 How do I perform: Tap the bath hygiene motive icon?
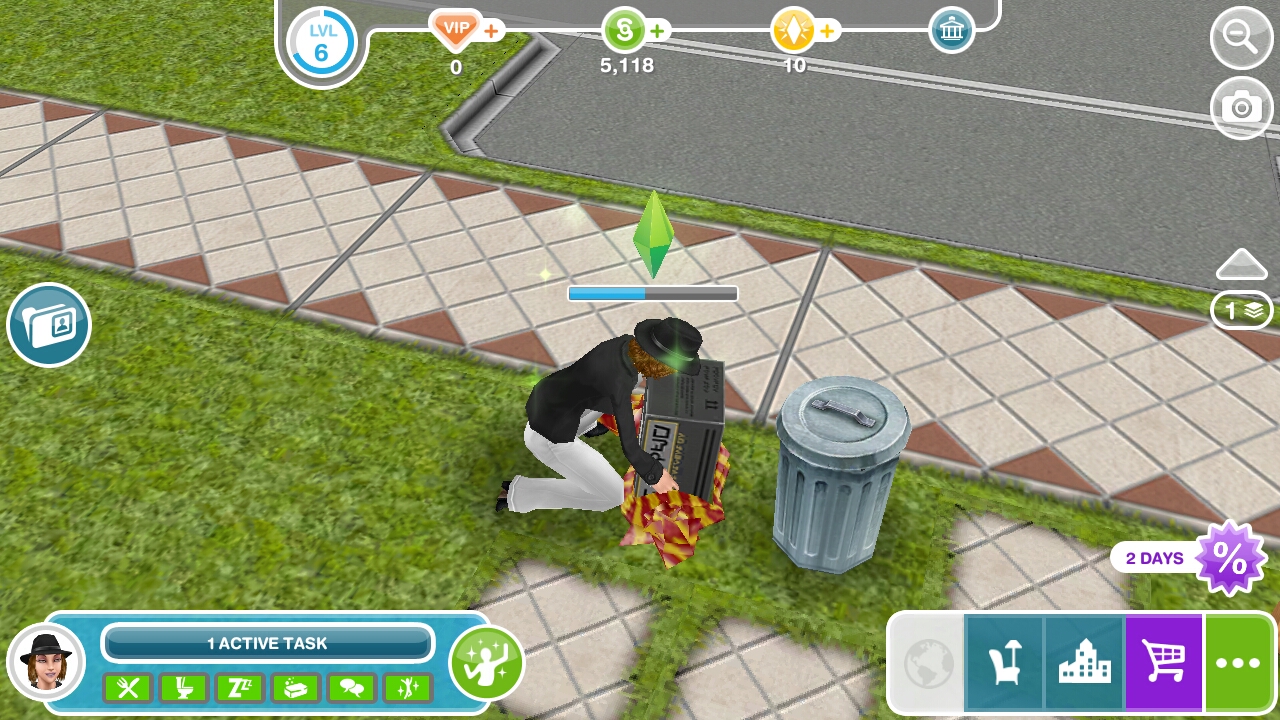click(x=296, y=688)
